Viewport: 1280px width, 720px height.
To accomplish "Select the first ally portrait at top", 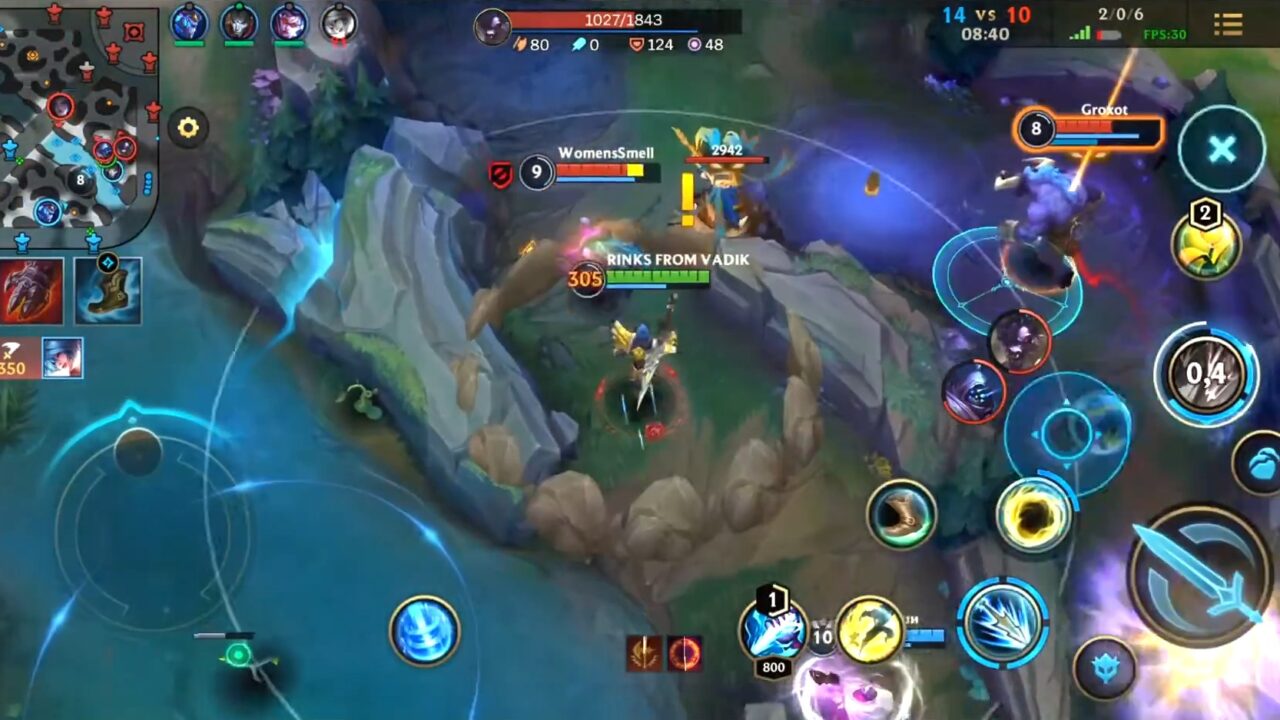I will coord(190,22).
